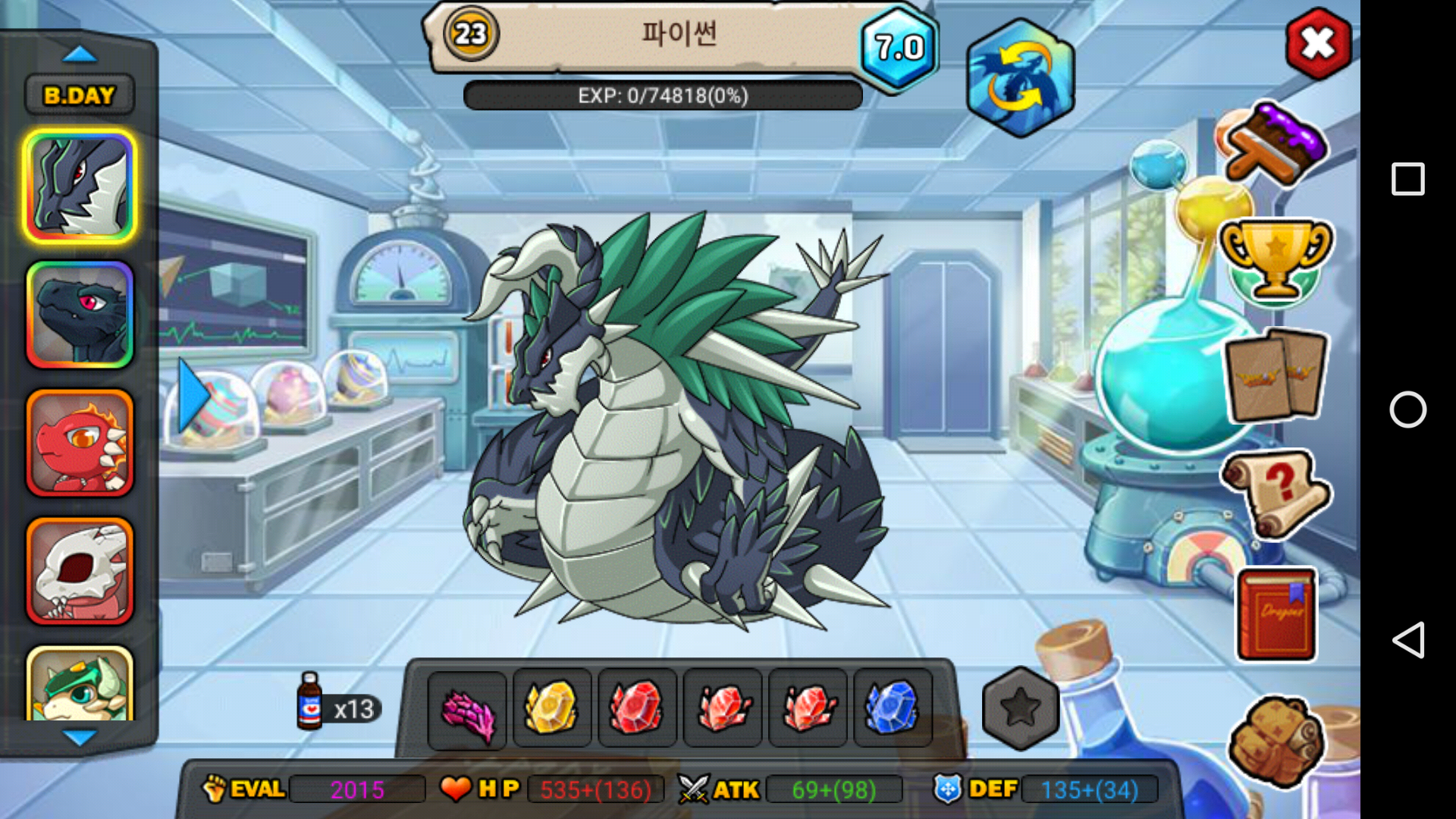The image size is (1456, 819).
Task: Select the red fire dragon portrait
Action: [x=80, y=443]
